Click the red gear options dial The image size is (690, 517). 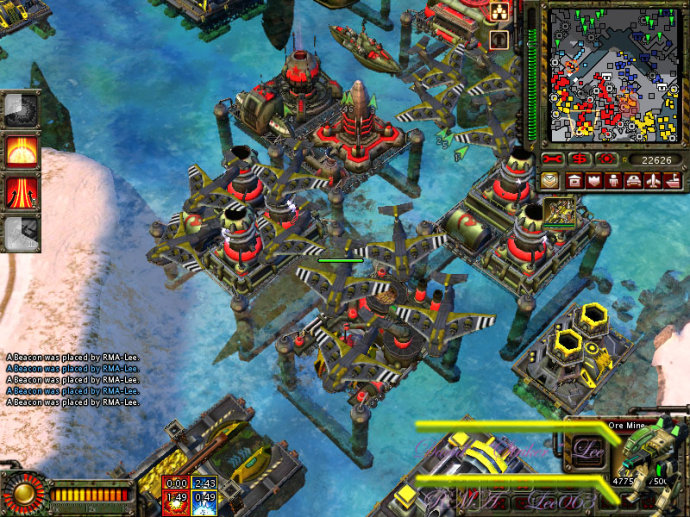coord(22,493)
